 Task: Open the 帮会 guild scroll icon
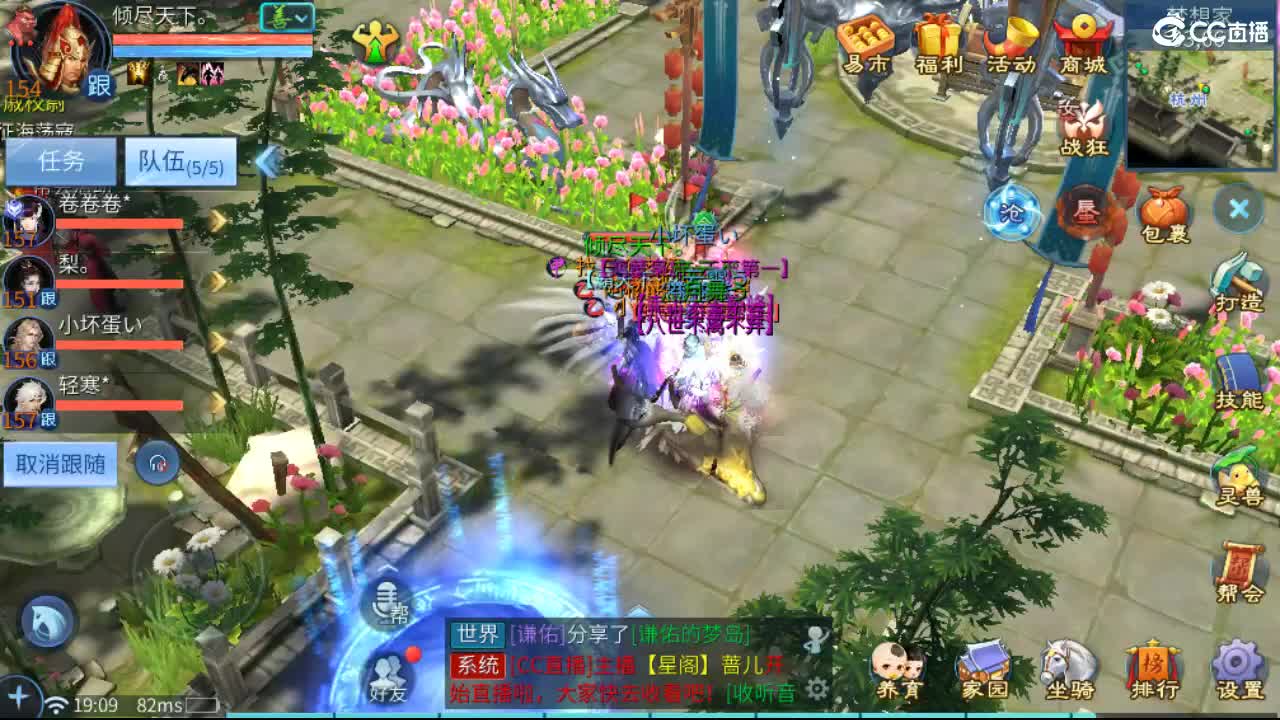tap(1239, 565)
